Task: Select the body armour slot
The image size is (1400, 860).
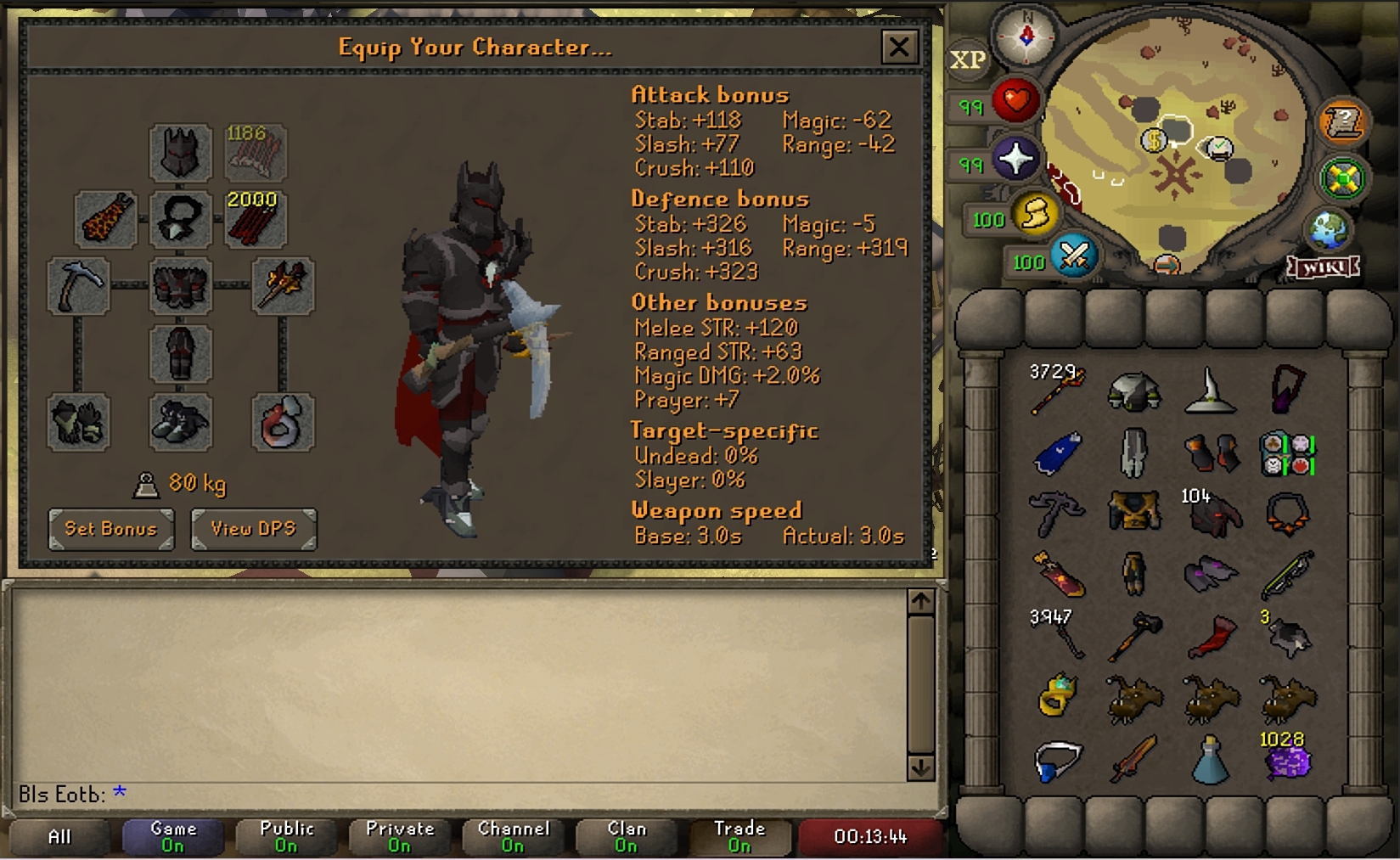Action: click(180, 286)
